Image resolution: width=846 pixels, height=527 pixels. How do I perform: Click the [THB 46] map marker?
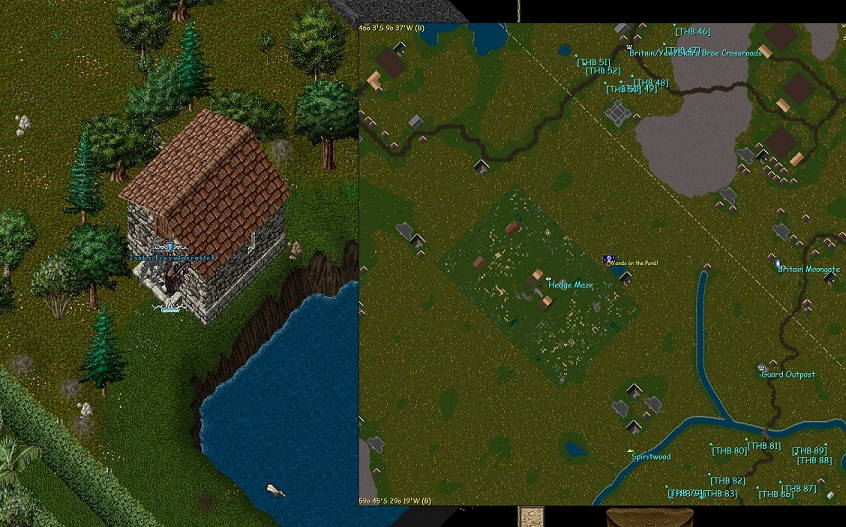point(692,32)
